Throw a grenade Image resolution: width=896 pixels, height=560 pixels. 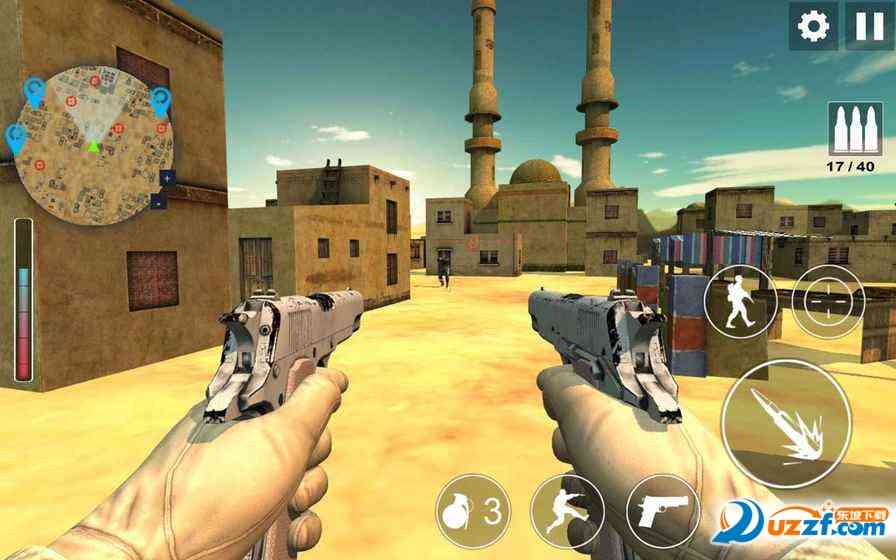[471, 510]
